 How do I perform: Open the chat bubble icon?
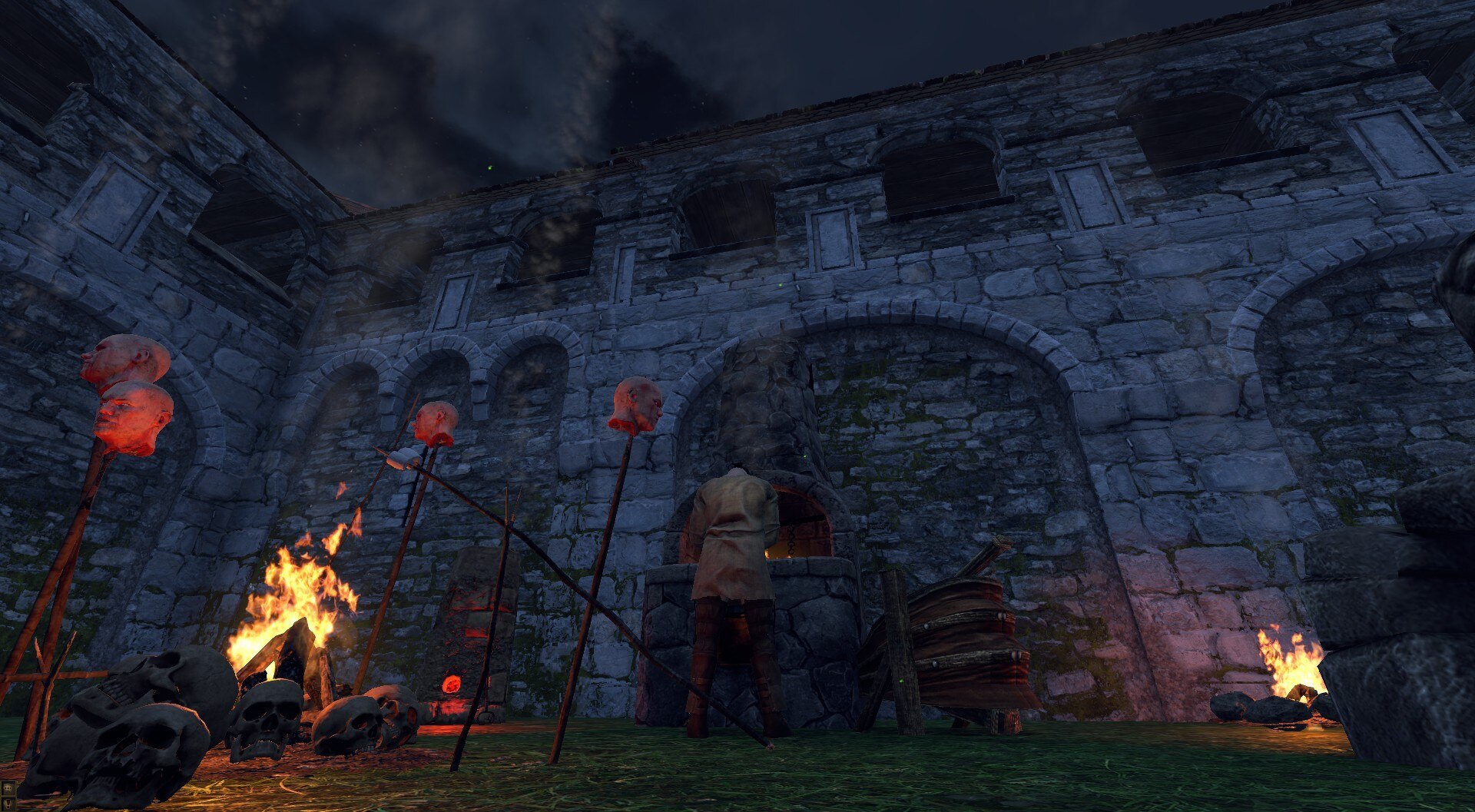click(8, 788)
